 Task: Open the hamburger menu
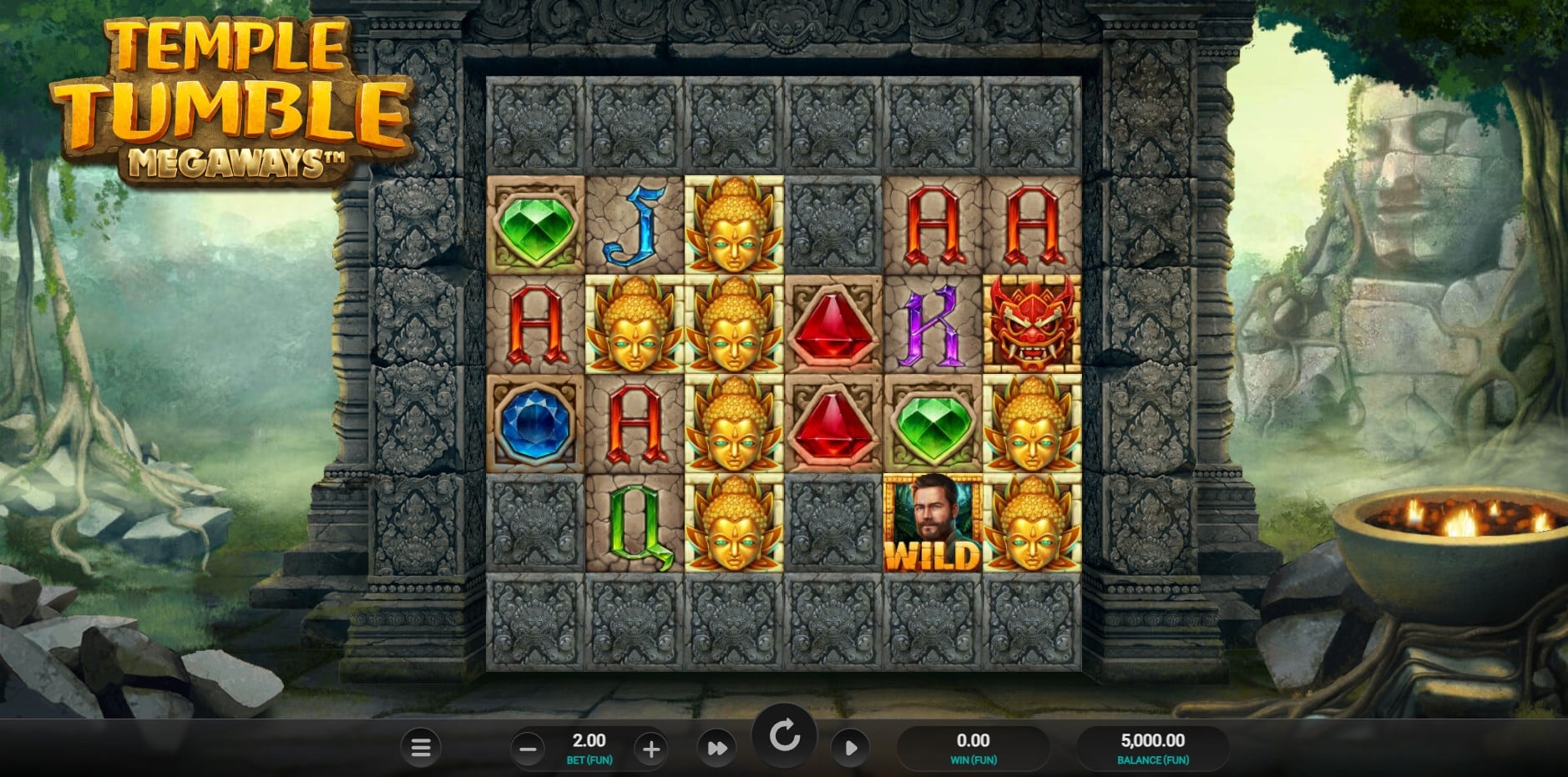(421, 748)
